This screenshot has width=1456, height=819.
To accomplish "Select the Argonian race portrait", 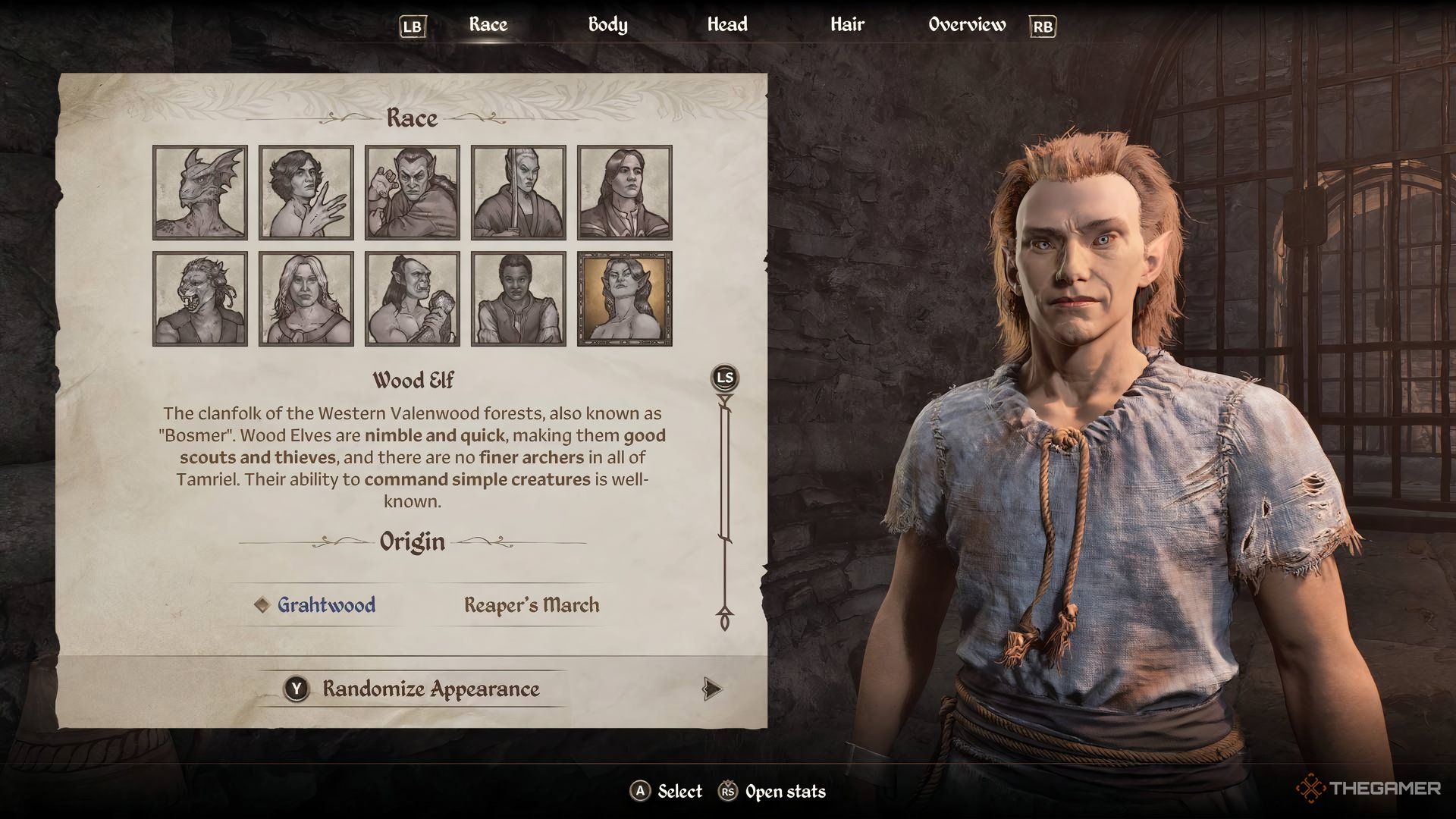I will (198, 192).
